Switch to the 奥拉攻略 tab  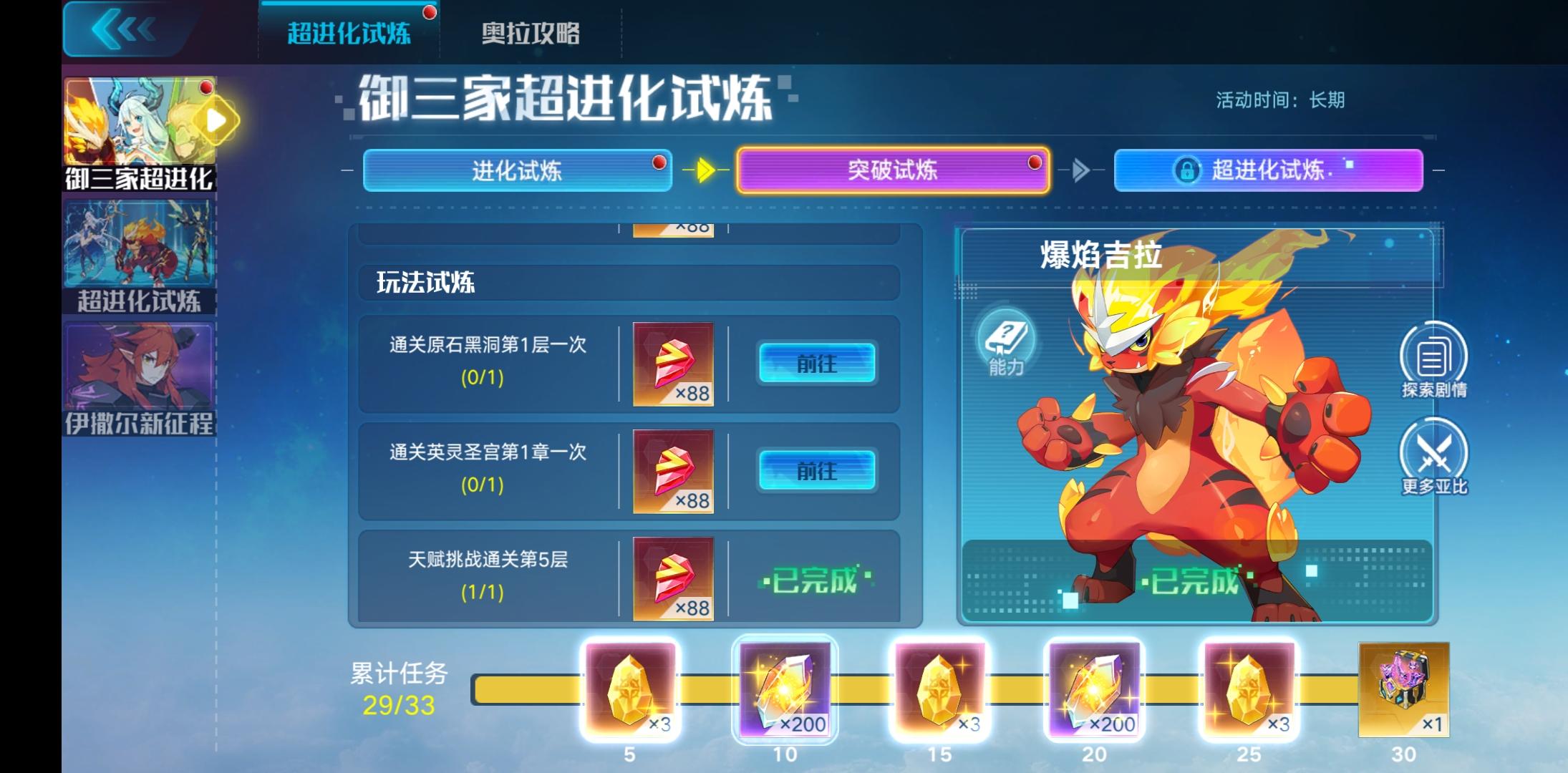[532, 33]
